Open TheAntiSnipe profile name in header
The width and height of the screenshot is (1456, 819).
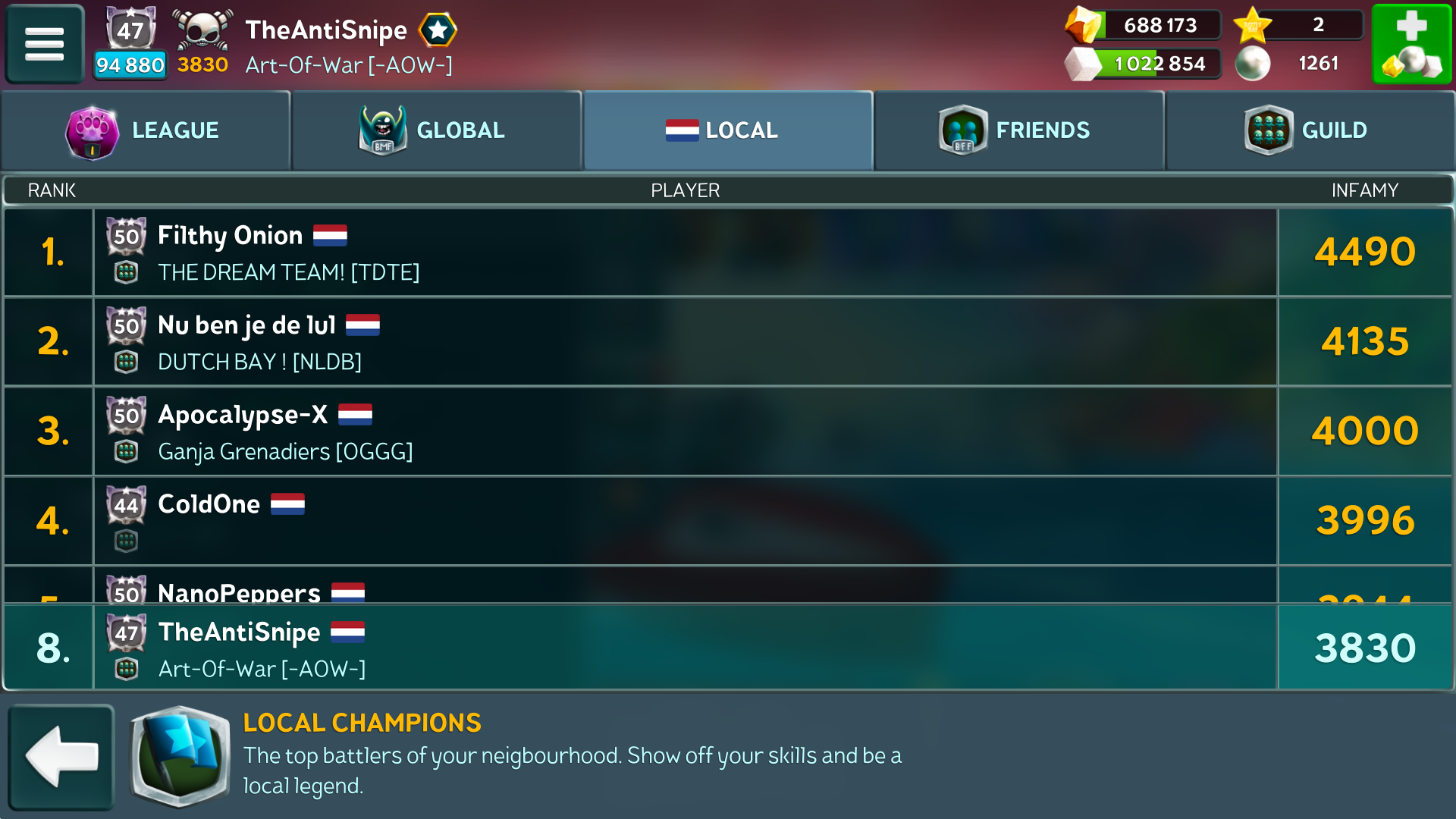326,30
